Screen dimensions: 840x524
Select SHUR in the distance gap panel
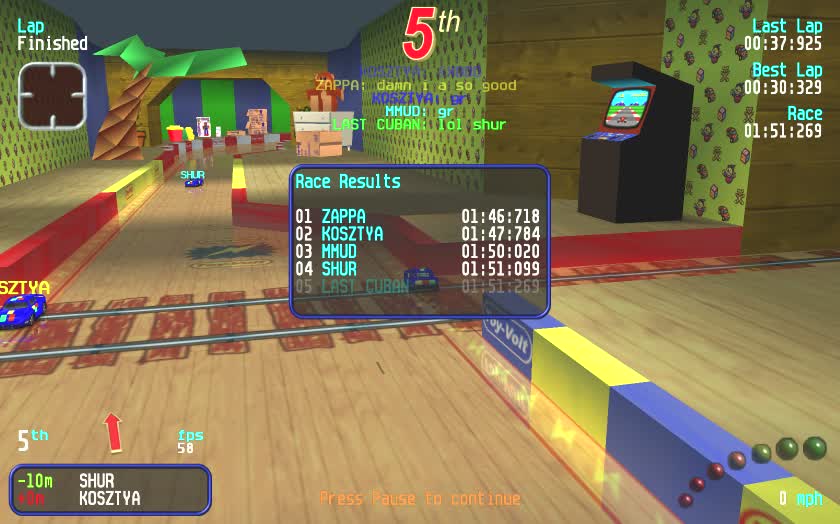click(98, 481)
